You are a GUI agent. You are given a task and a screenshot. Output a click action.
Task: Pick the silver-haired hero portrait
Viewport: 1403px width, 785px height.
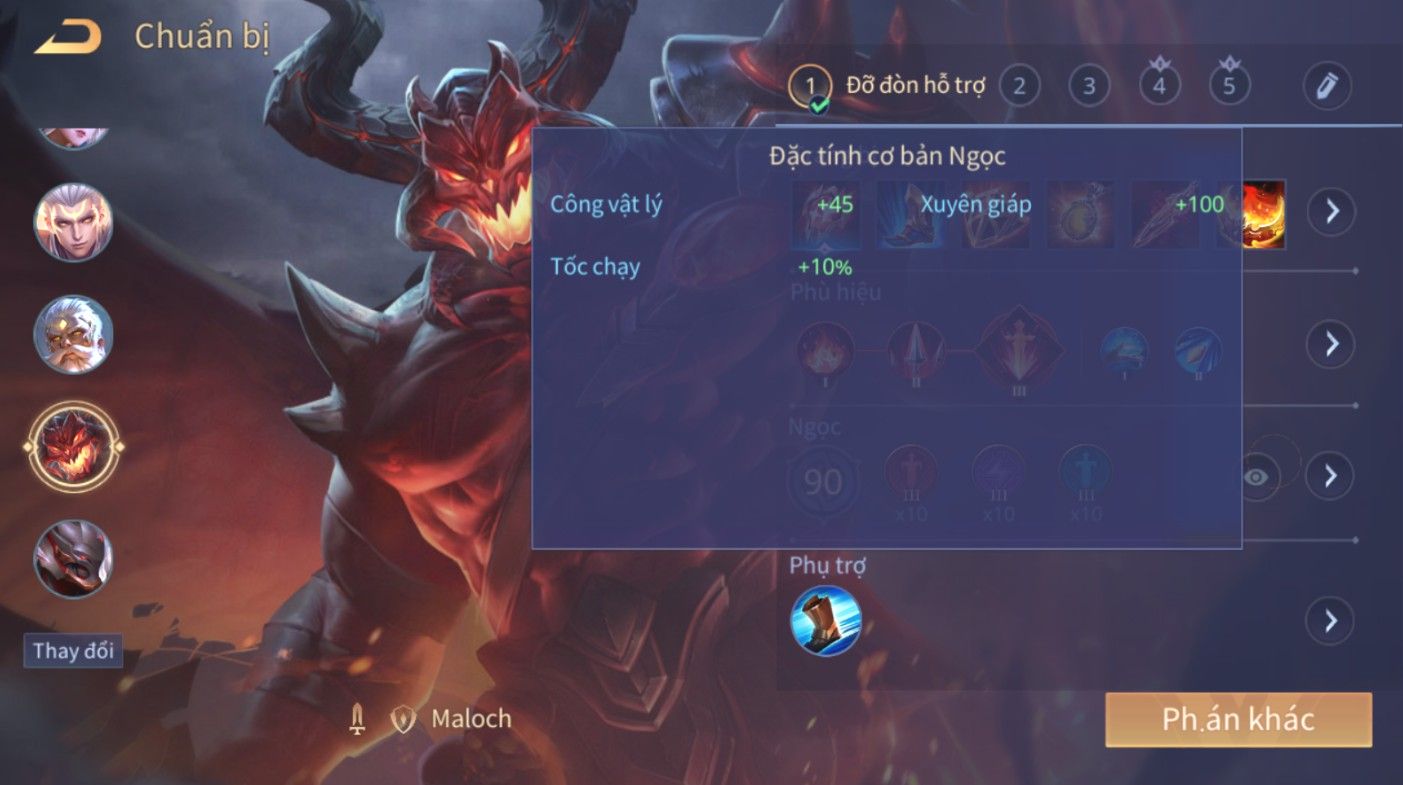[x=73, y=222]
